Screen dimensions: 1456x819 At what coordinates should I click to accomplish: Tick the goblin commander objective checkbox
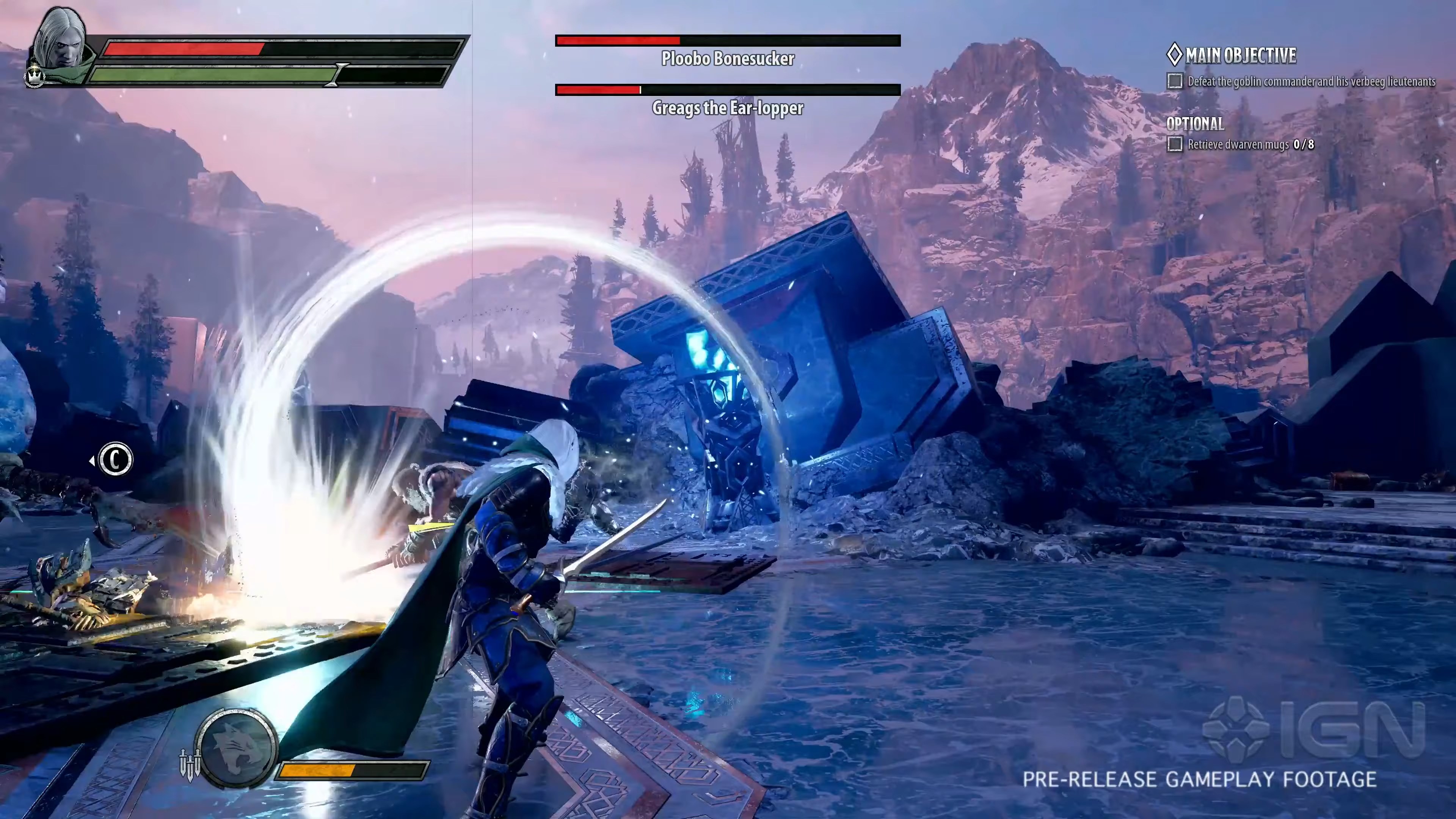pyautogui.click(x=1175, y=82)
